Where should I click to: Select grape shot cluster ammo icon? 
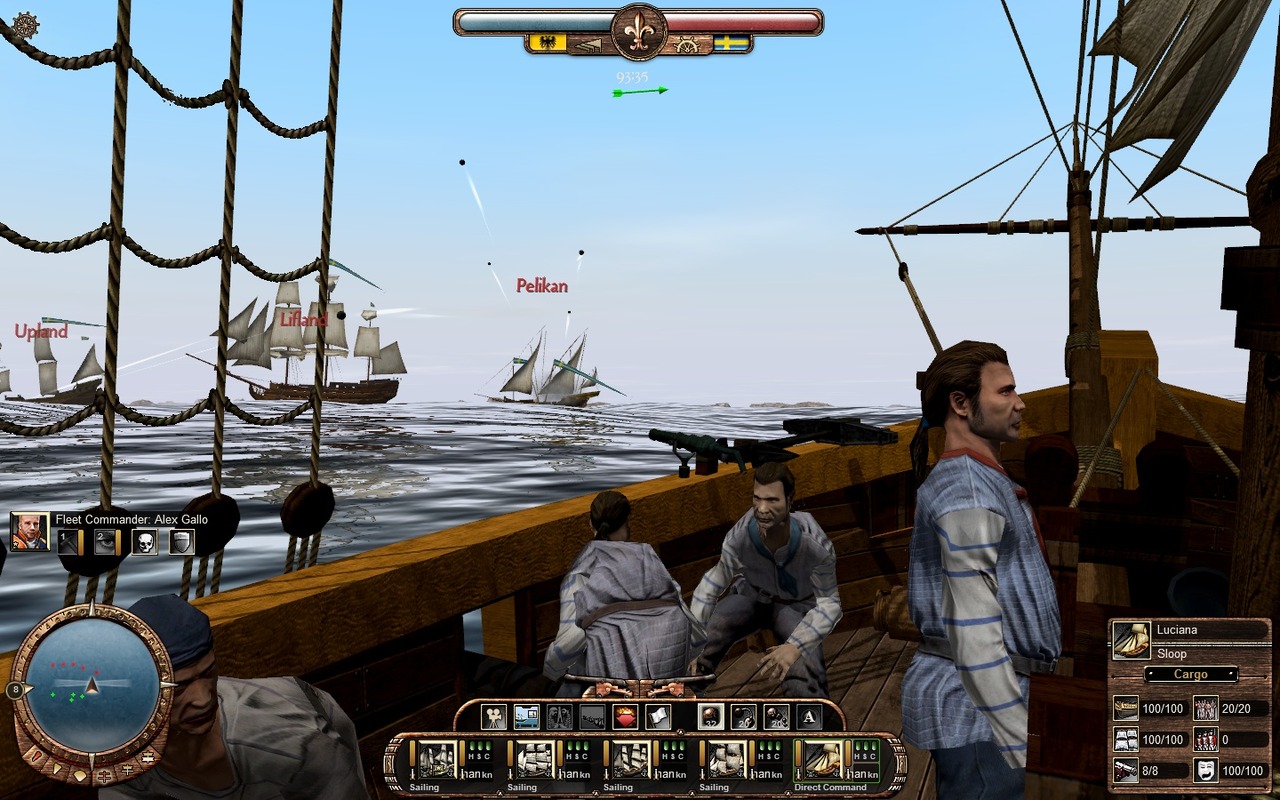776,716
